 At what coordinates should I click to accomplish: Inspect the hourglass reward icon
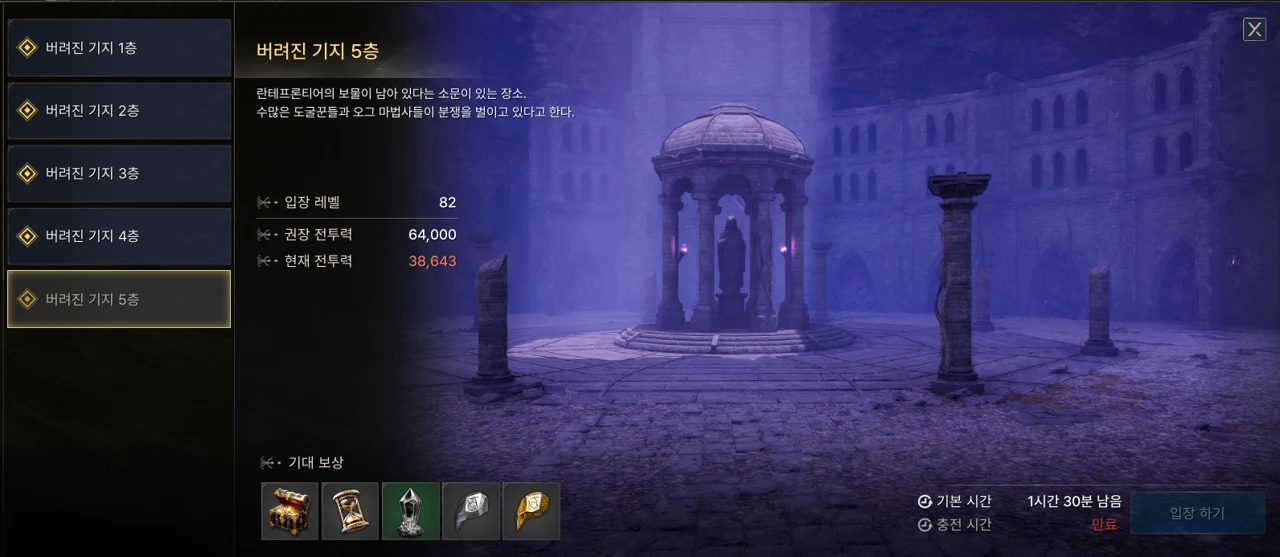(350, 511)
